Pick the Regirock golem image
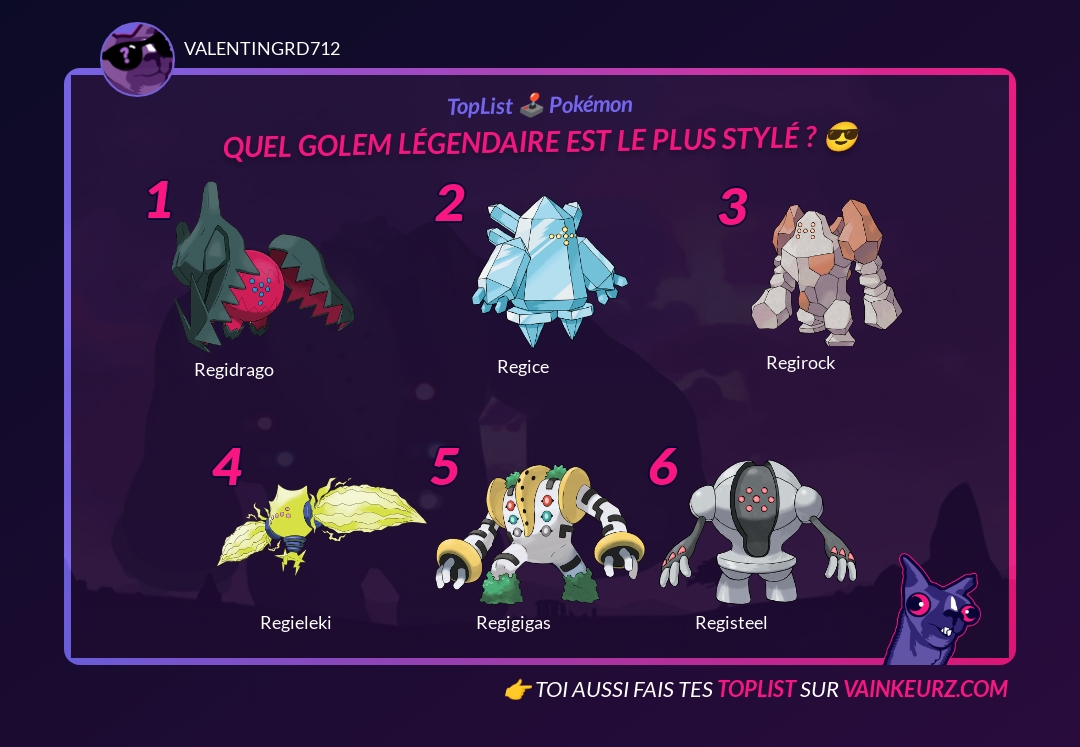 826,266
